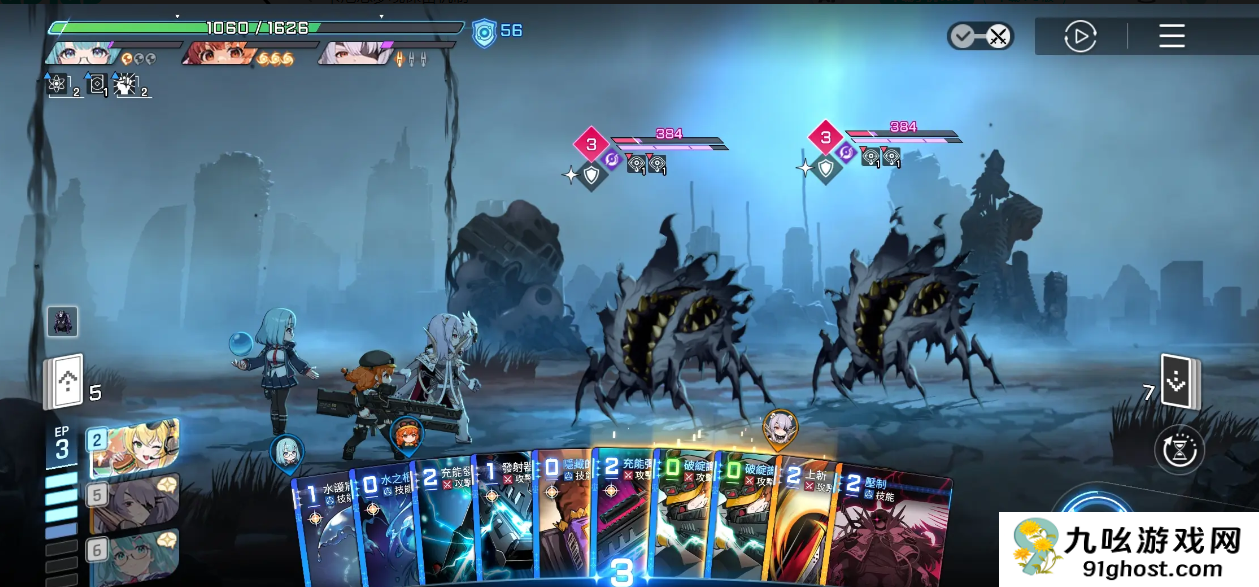Inspect the atom buff status icon
The height and width of the screenshot is (587, 1259).
coord(58,84)
